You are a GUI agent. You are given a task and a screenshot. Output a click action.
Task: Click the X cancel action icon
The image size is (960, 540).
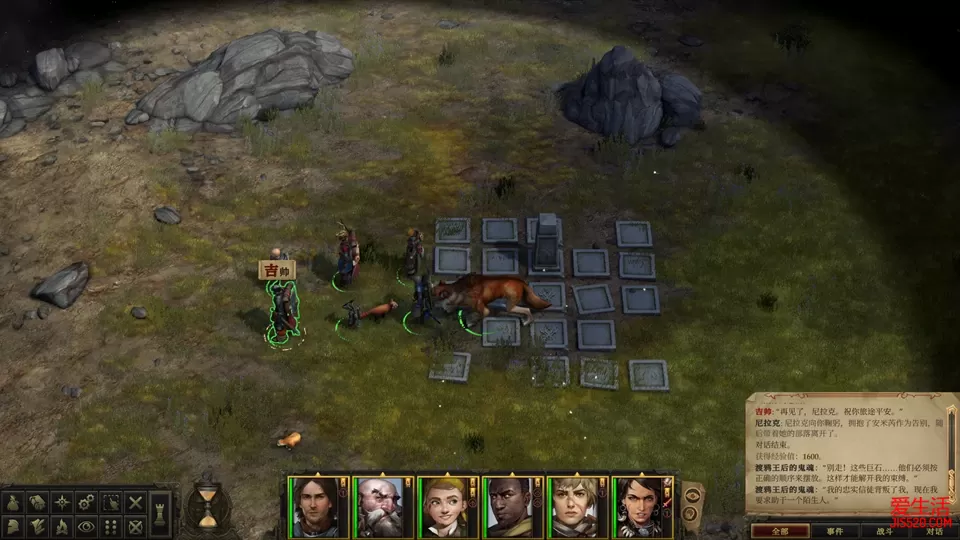136,503
